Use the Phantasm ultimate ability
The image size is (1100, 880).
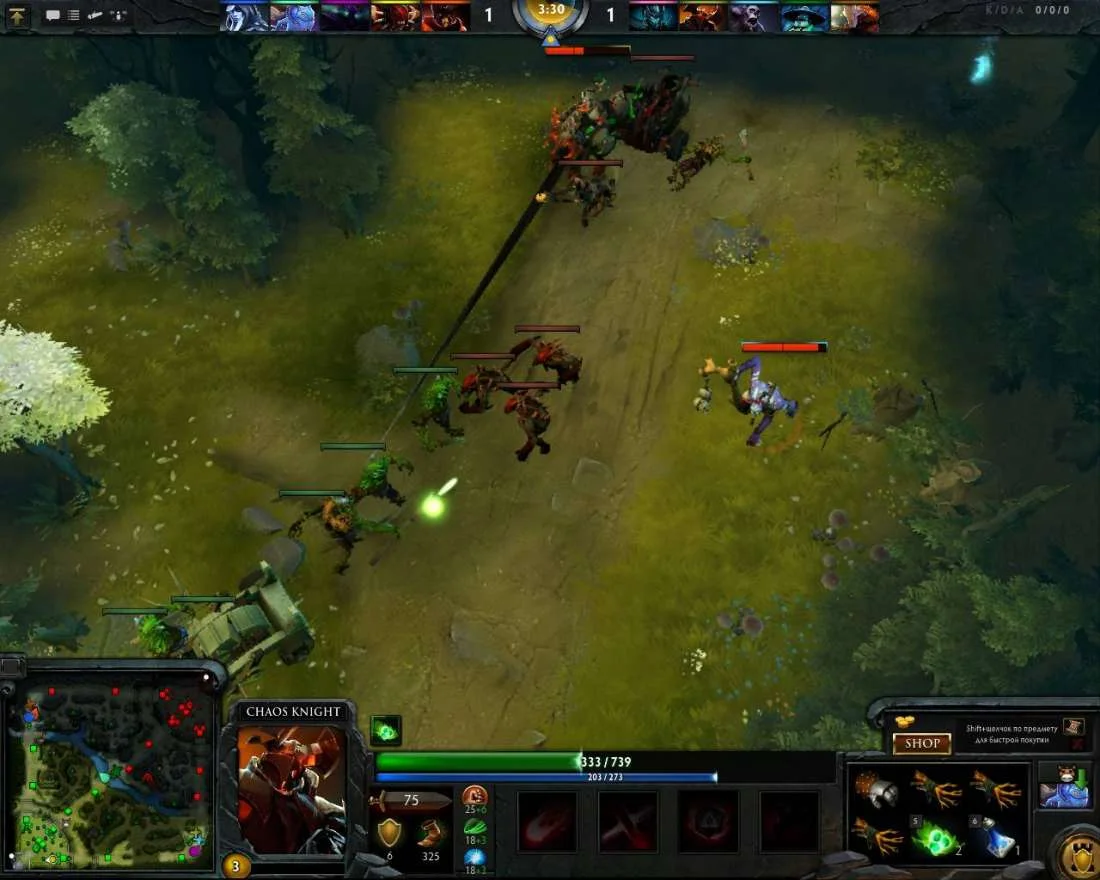point(789,821)
